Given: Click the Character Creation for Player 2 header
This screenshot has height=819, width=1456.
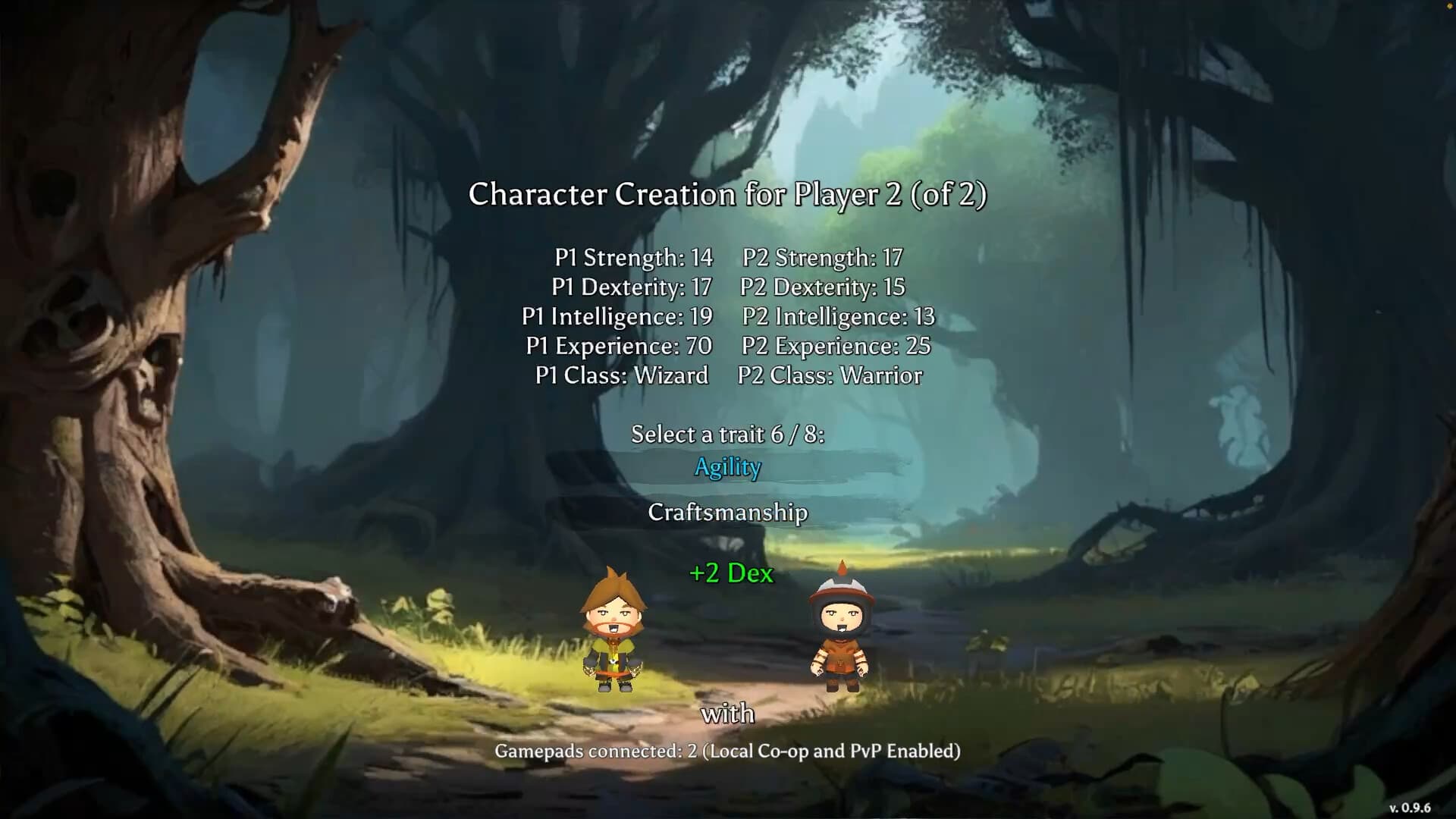Looking at the screenshot, I should tap(729, 194).
